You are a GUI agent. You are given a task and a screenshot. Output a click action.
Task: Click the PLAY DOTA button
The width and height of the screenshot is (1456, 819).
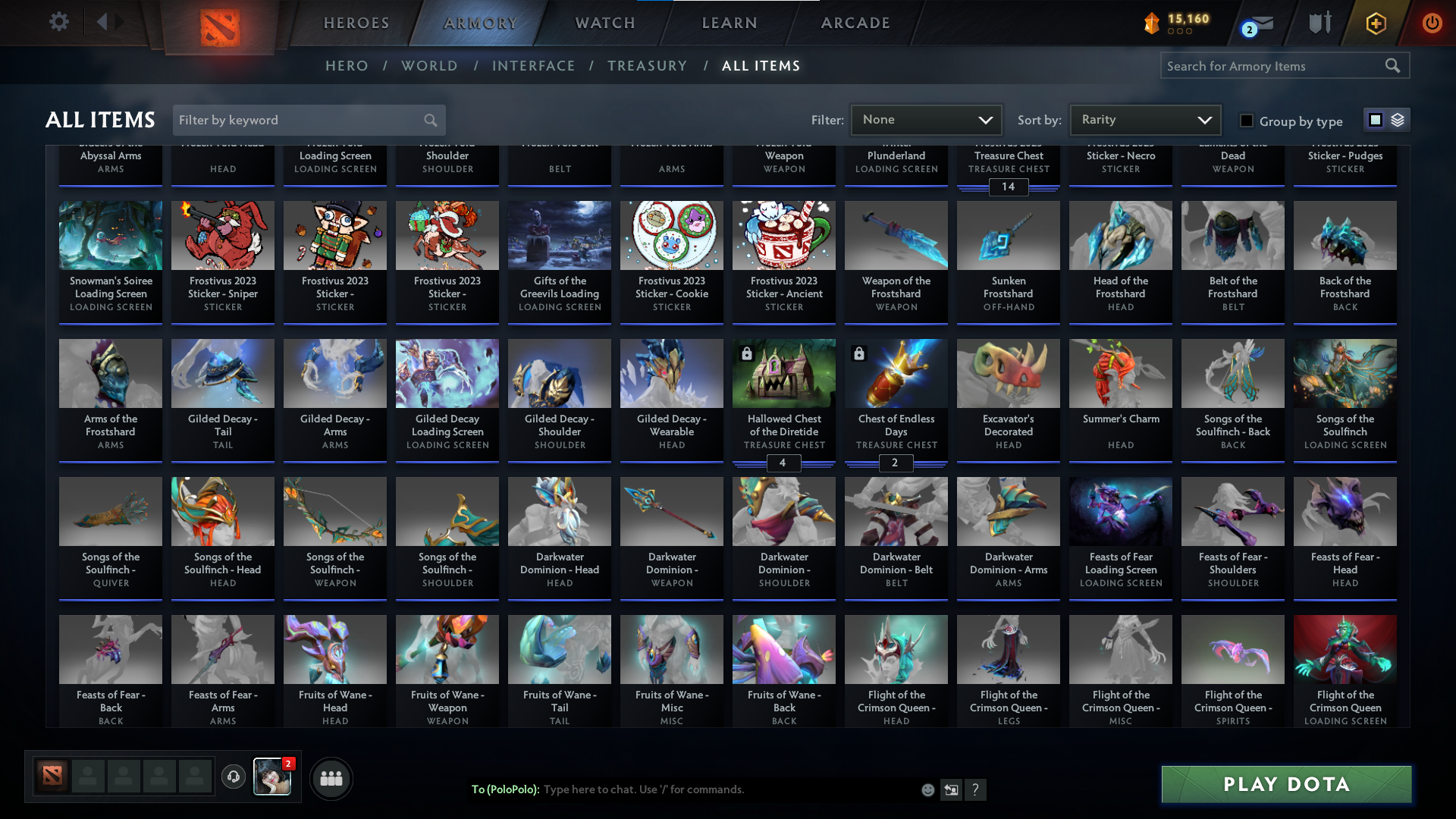click(1285, 785)
